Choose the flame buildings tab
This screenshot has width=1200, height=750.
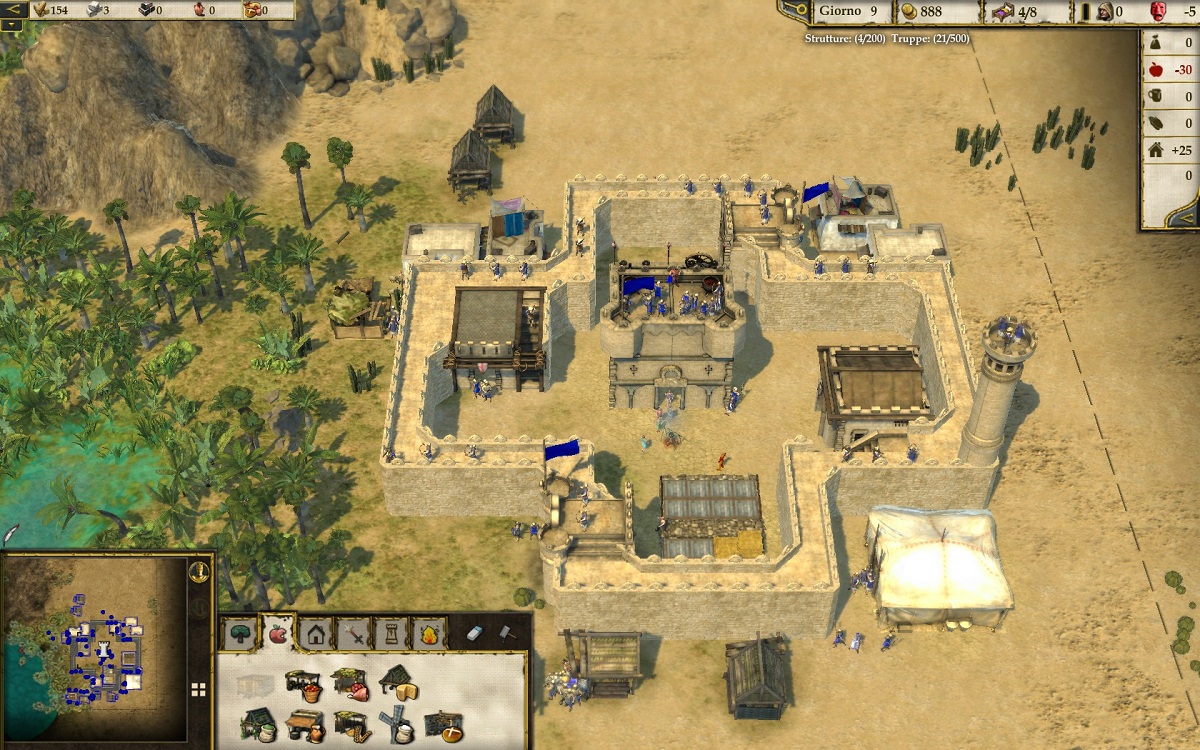pyautogui.click(x=429, y=633)
